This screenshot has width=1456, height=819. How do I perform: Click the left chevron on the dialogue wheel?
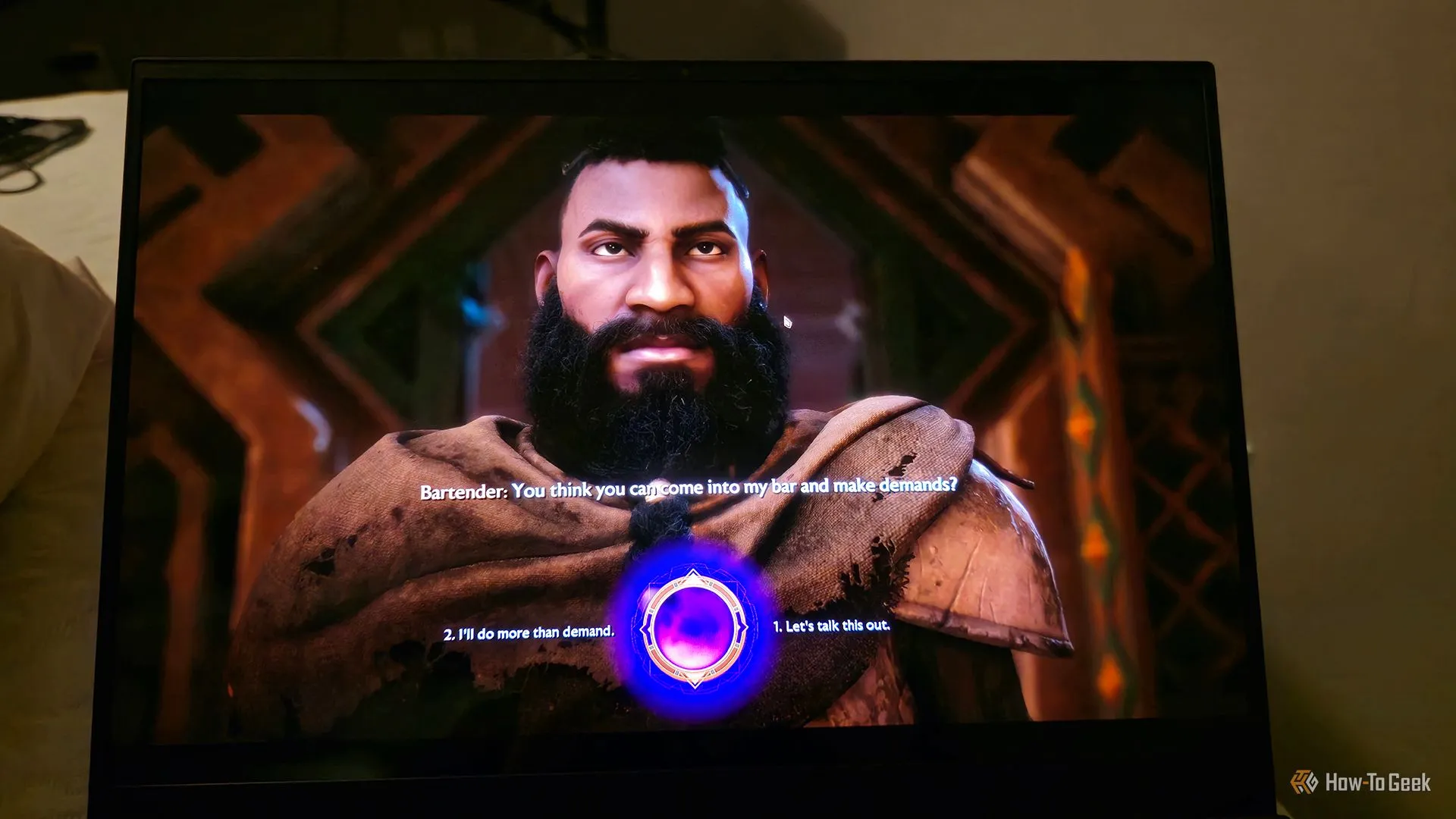pyautogui.click(x=645, y=628)
